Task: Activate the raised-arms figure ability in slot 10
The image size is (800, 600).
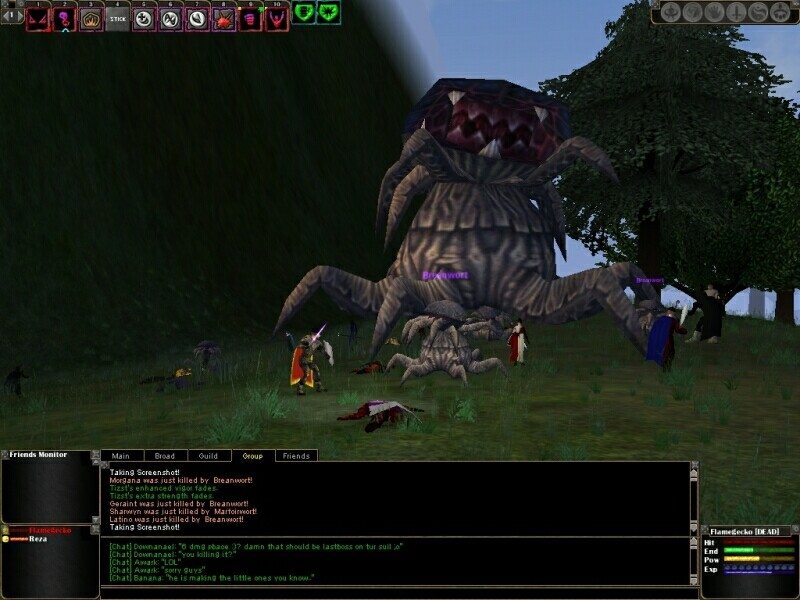Action: [x=276, y=18]
